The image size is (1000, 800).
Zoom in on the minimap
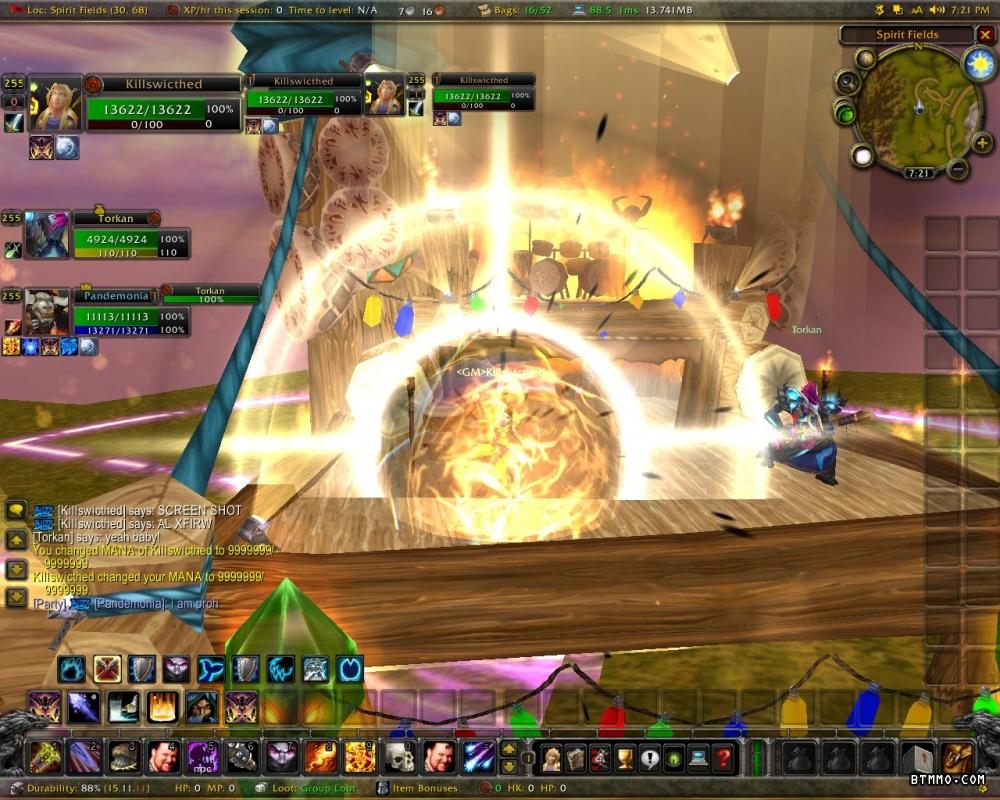click(982, 143)
